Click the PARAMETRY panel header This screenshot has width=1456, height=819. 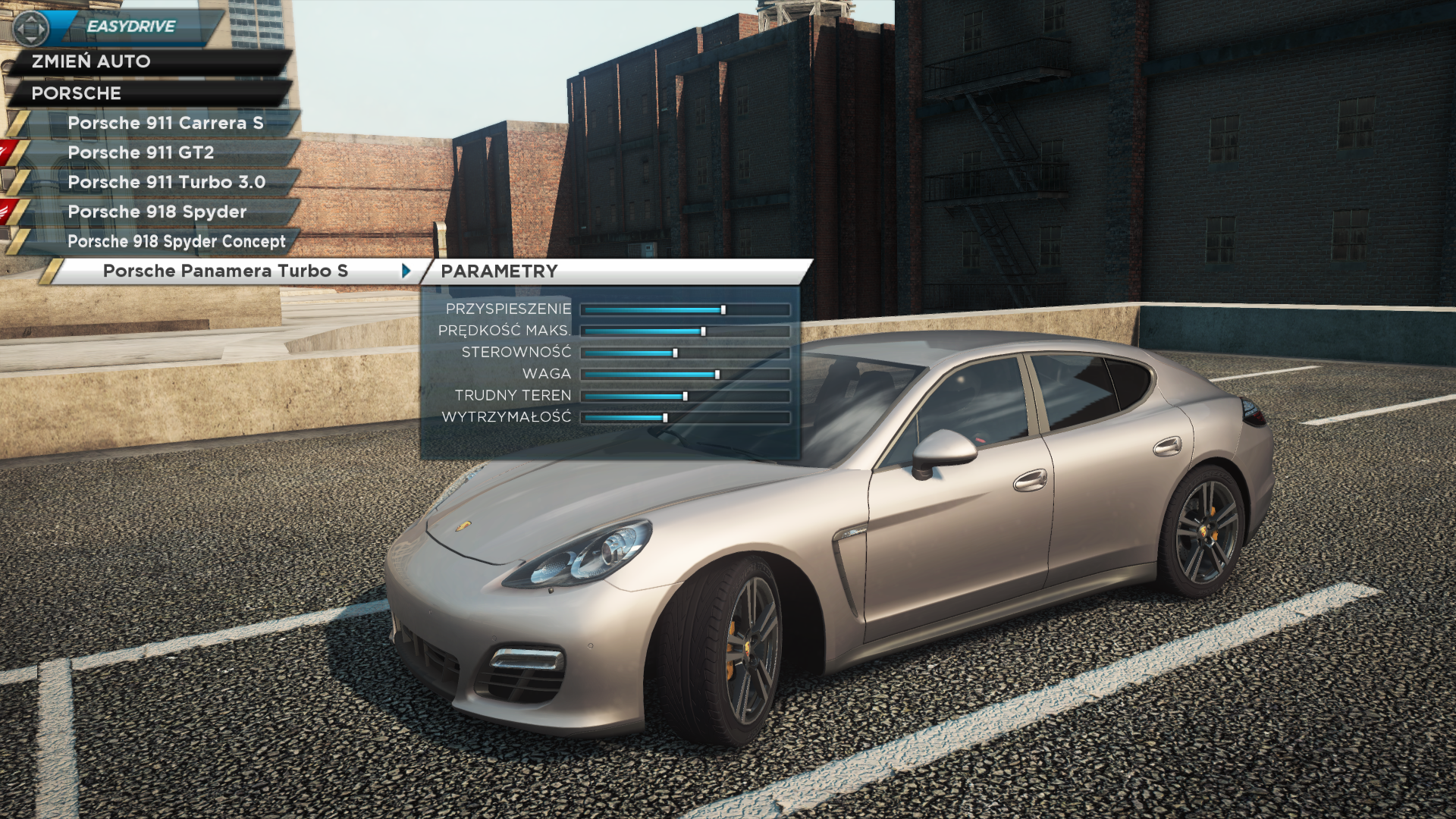[499, 271]
